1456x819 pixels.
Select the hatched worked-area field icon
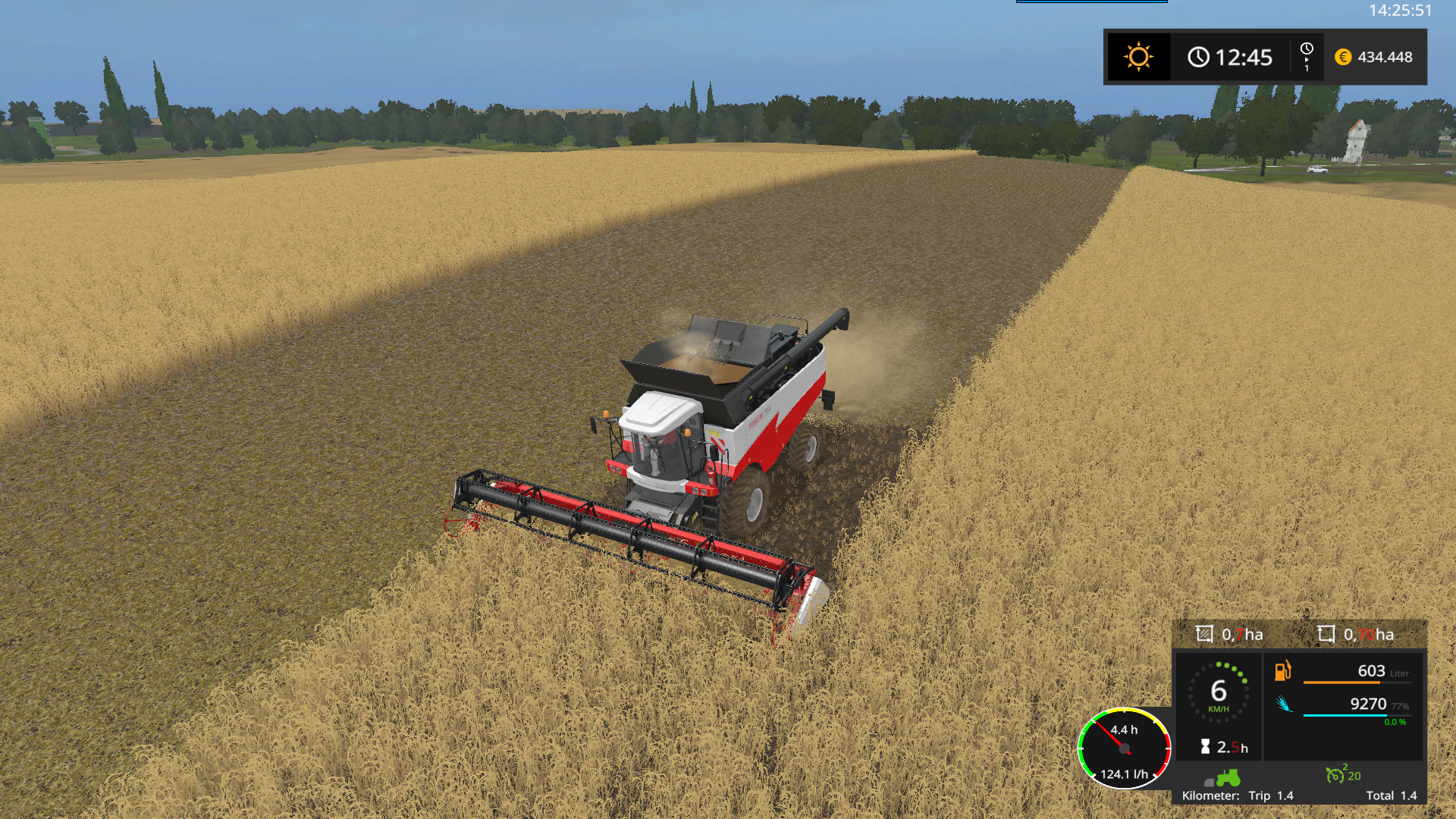pyautogui.click(x=1204, y=634)
